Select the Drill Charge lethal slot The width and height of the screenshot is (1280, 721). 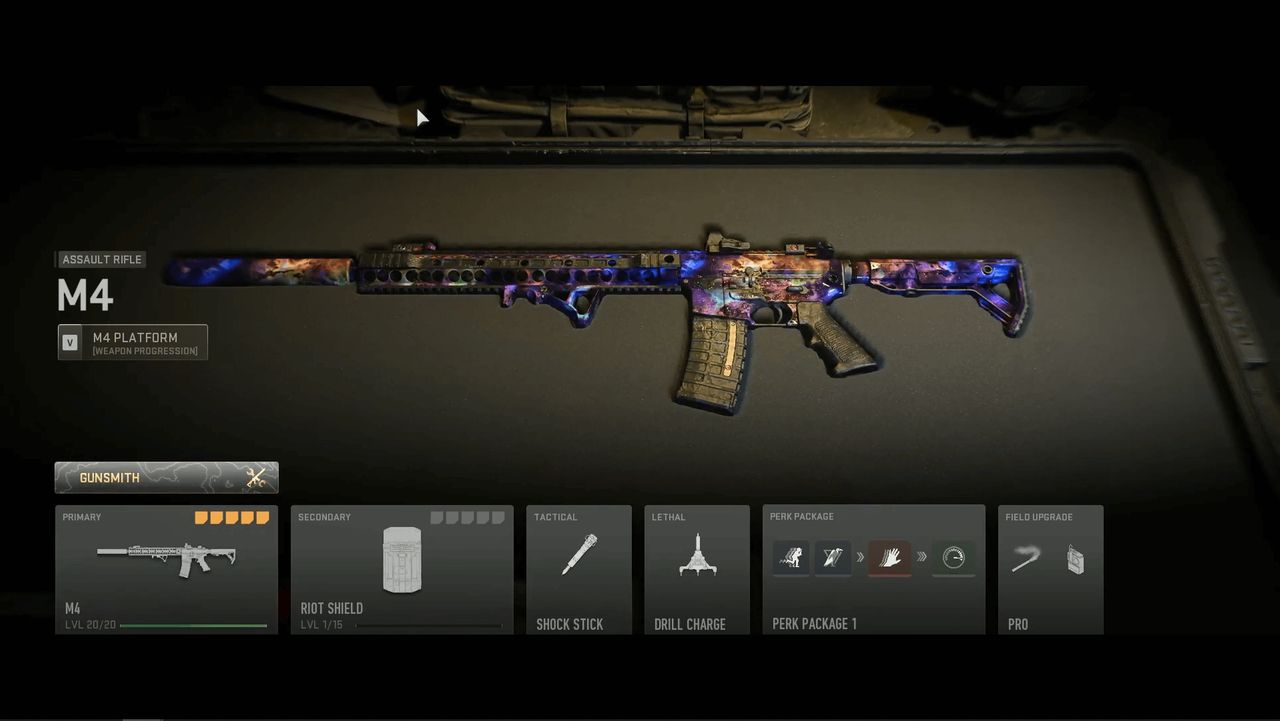697,569
